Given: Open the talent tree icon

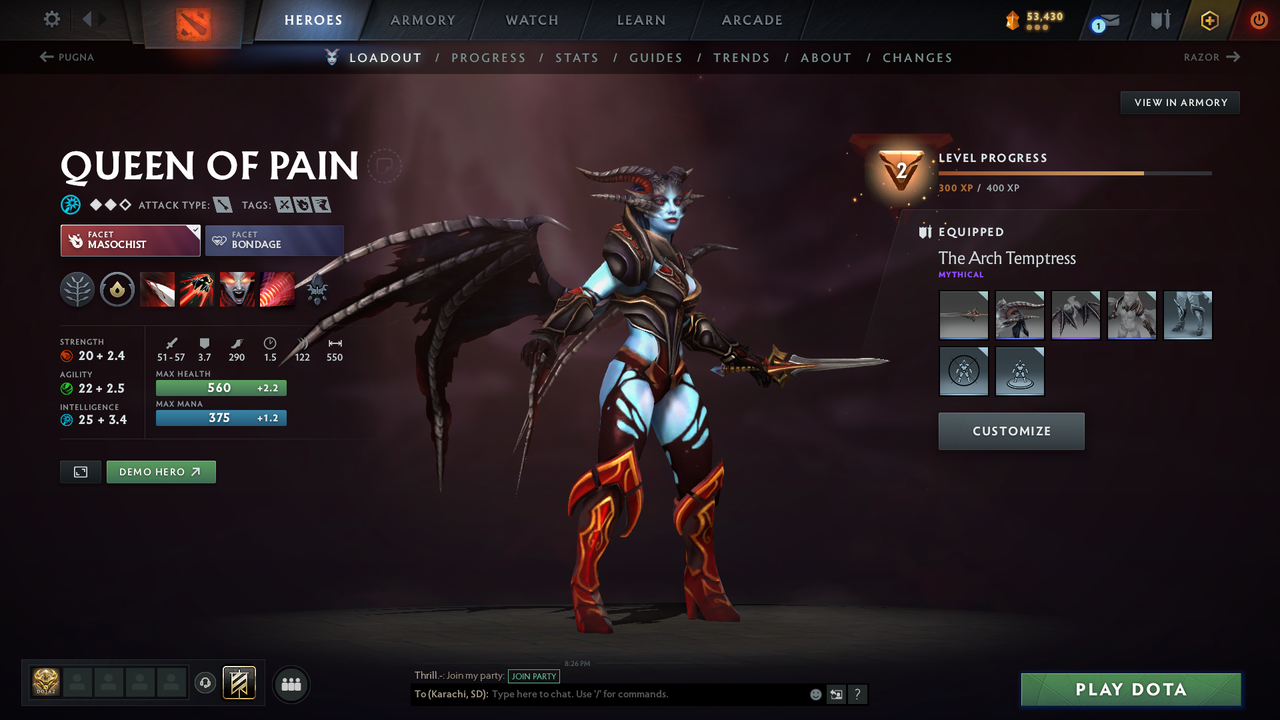Looking at the screenshot, I should pyautogui.click(x=77, y=289).
